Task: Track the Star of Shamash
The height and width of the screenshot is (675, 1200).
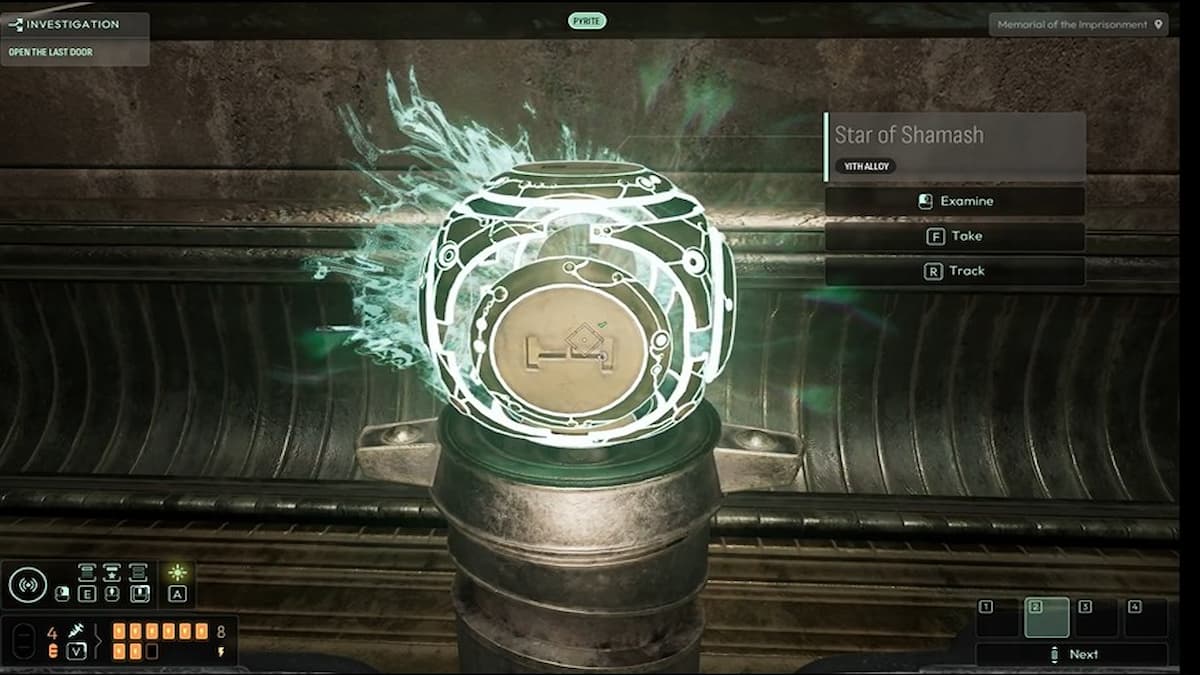Action: pyautogui.click(x=954, y=271)
